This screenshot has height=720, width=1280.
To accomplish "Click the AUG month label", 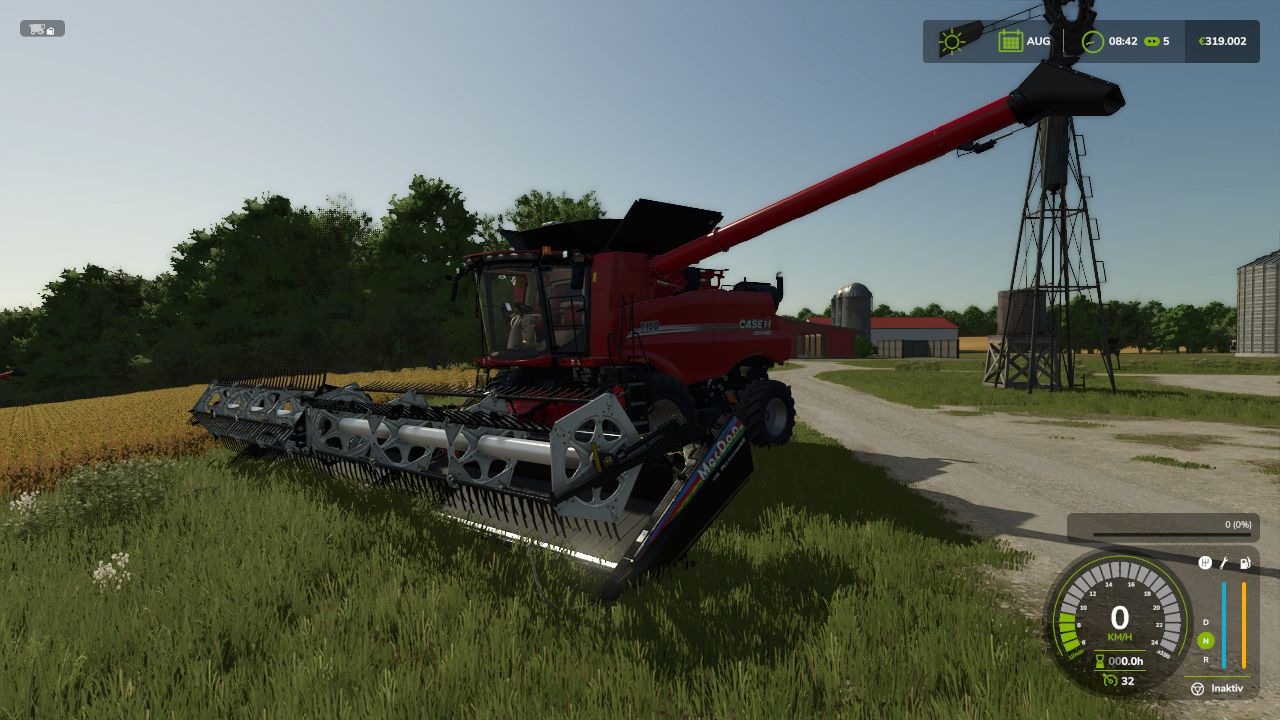I will point(1038,41).
